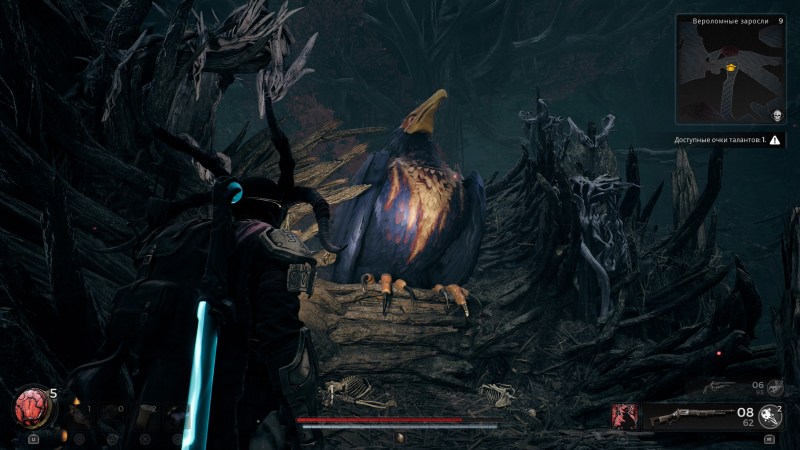Activate the red archetype skill icon
Screen dimensions: 800x450
point(625,416)
